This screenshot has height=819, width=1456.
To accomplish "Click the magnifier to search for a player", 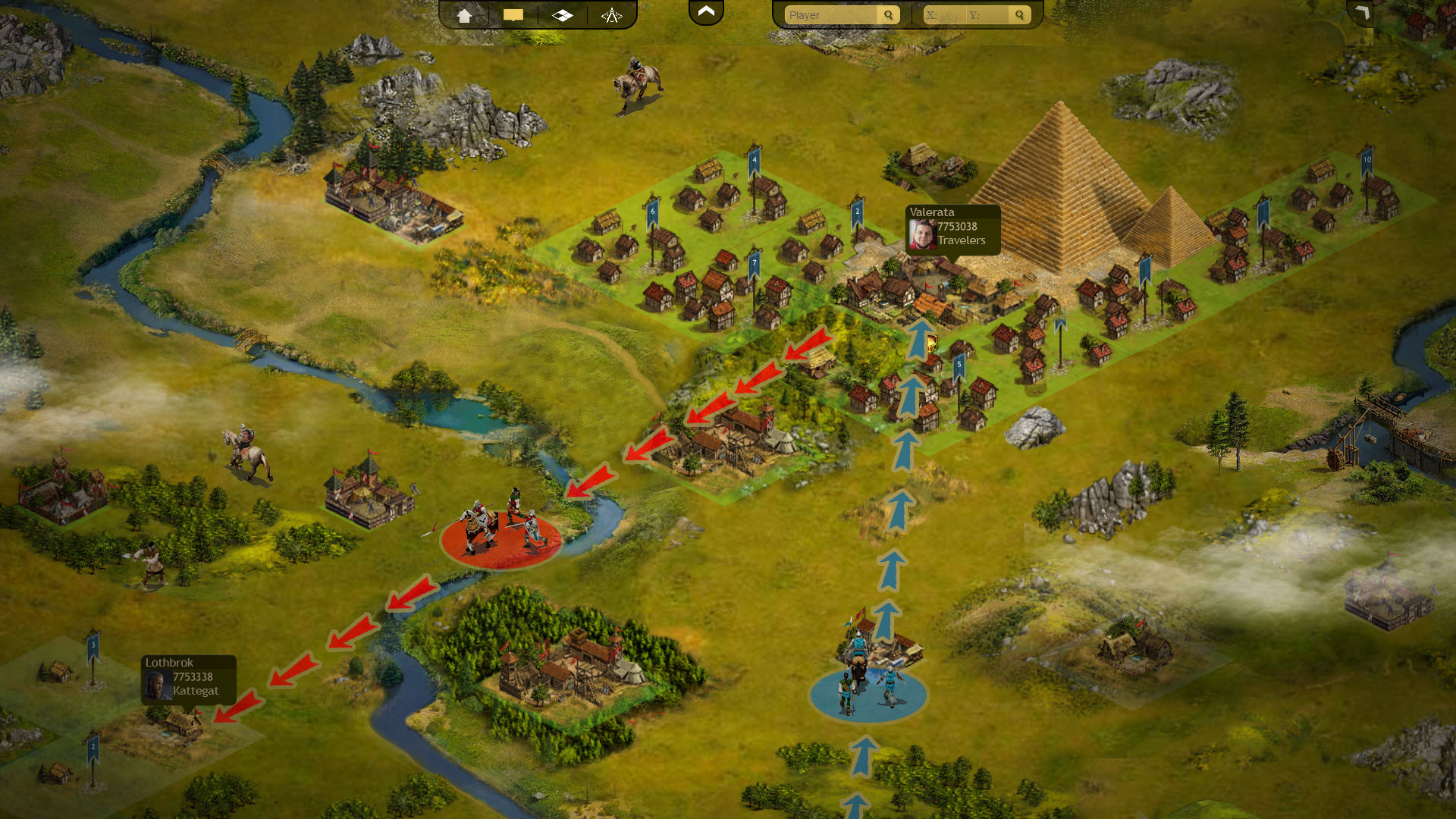I will [888, 14].
